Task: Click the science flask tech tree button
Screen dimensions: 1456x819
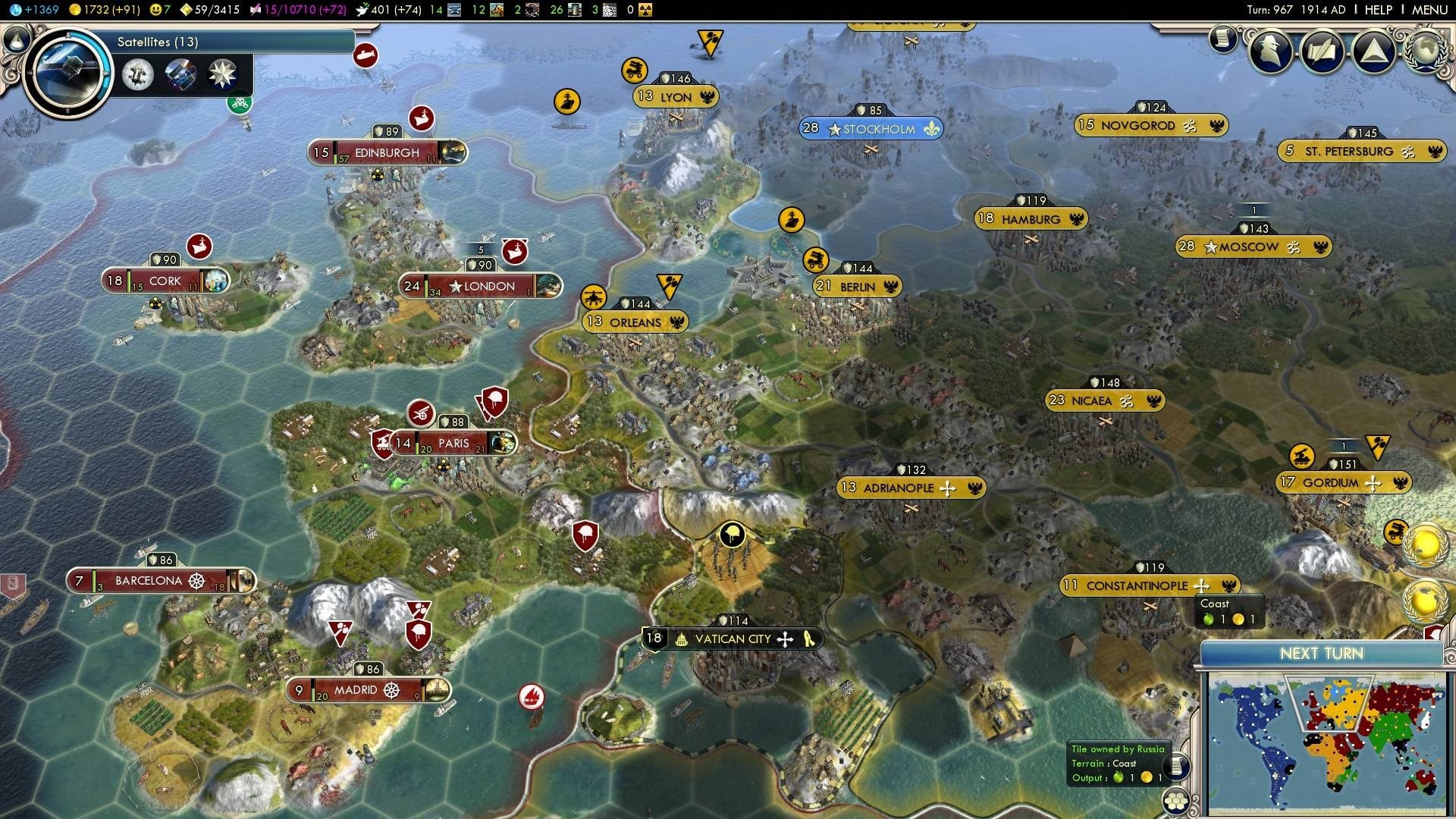Action: pyautogui.click(x=15, y=39)
